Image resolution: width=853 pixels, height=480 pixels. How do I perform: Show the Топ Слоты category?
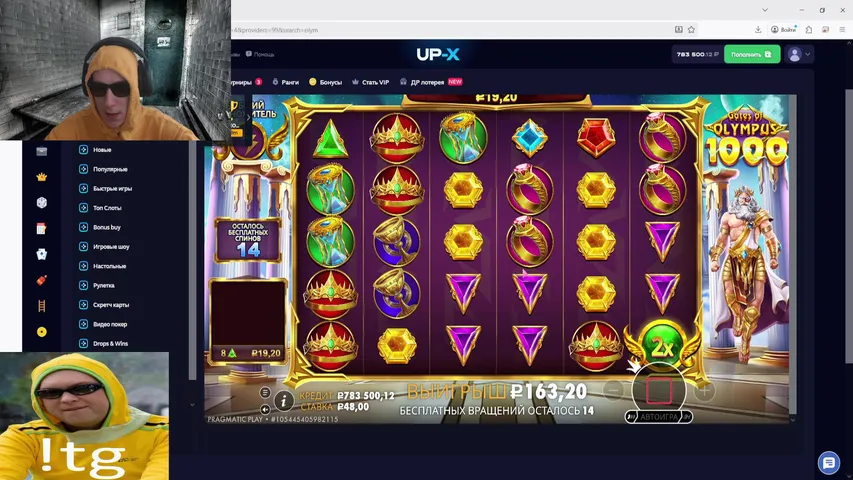coord(107,208)
